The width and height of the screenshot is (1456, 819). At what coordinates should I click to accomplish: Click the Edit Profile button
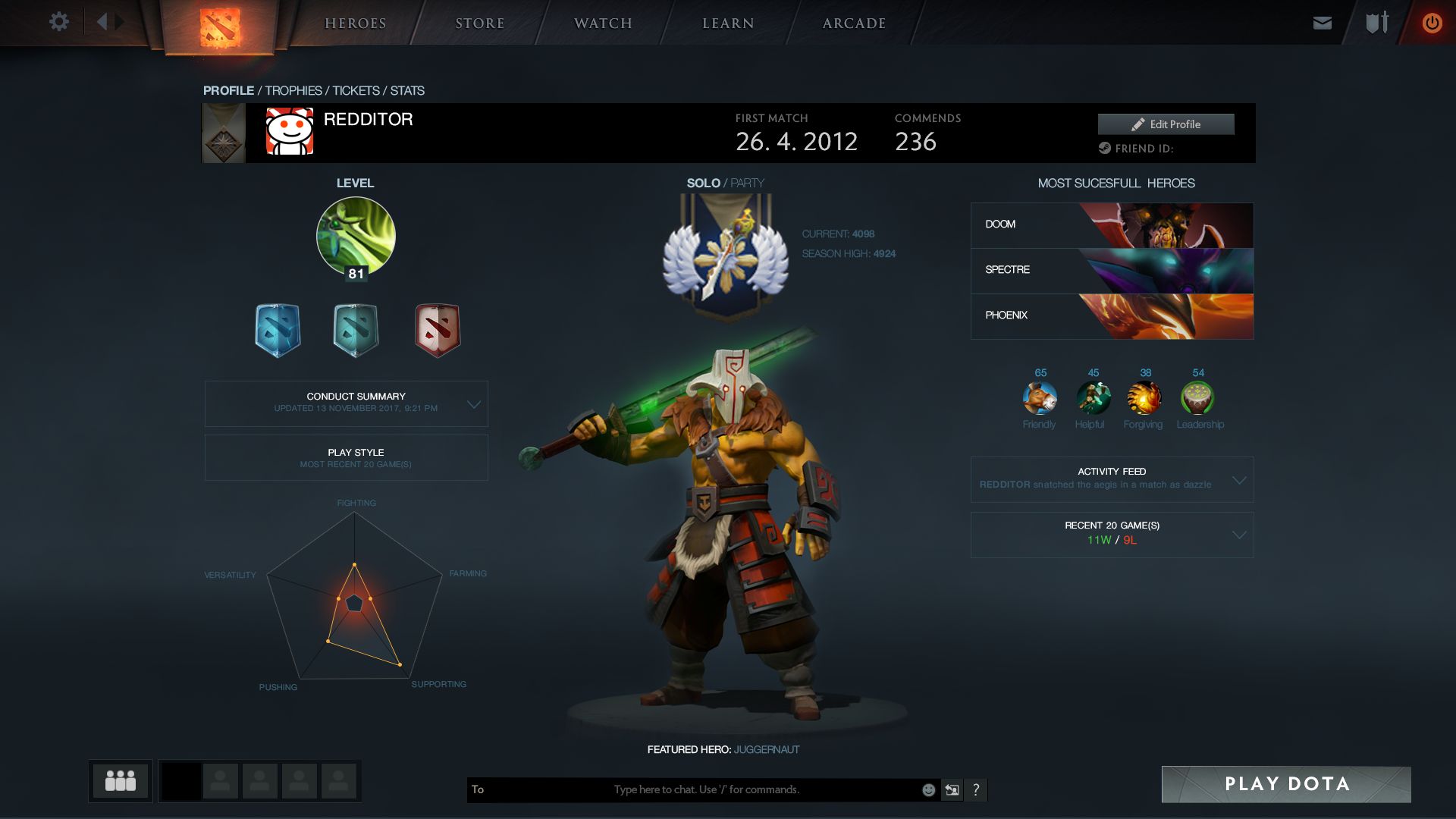(1166, 124)
